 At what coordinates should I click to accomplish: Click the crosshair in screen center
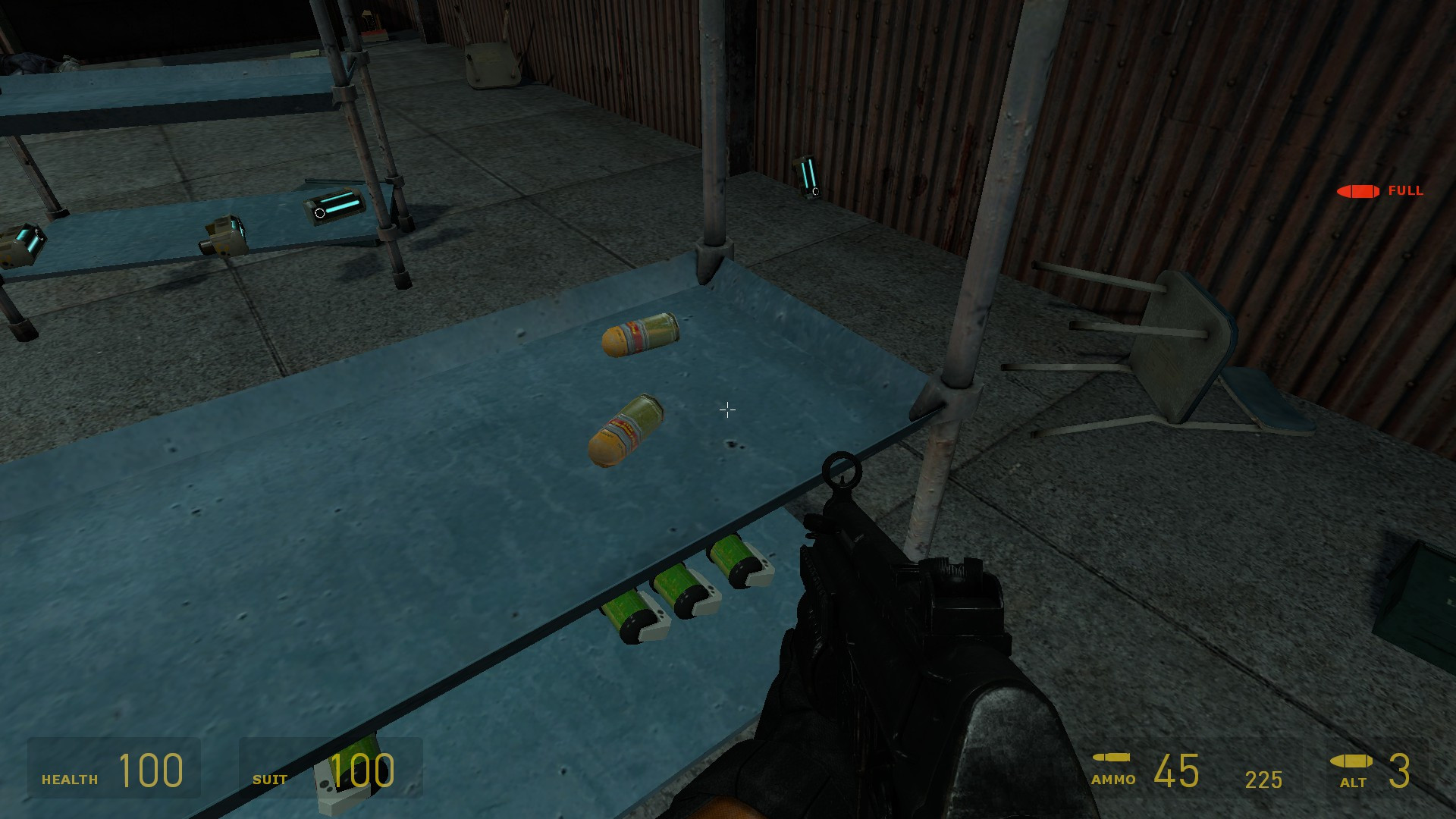(726, 409)
